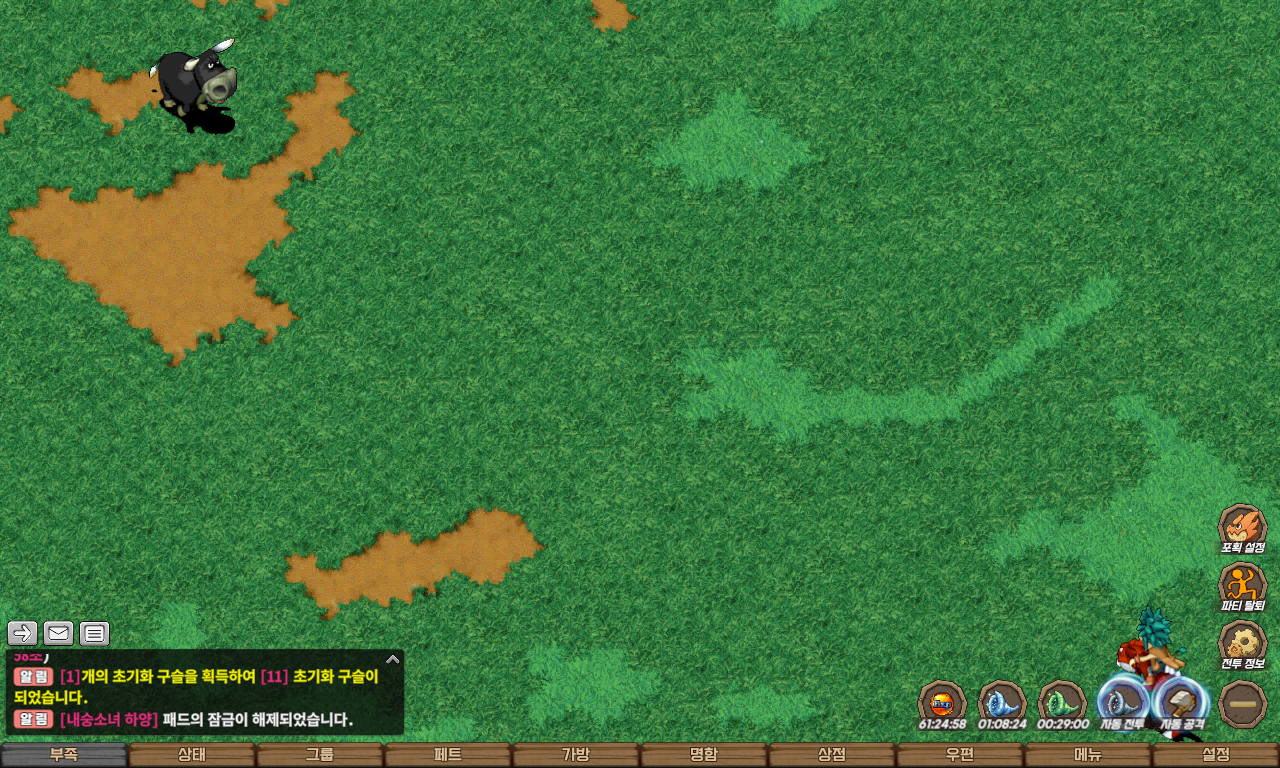Toggle 자동 전투 auto battle
The width and height of the screenshot is (1280, 768).
(1122, 703)
